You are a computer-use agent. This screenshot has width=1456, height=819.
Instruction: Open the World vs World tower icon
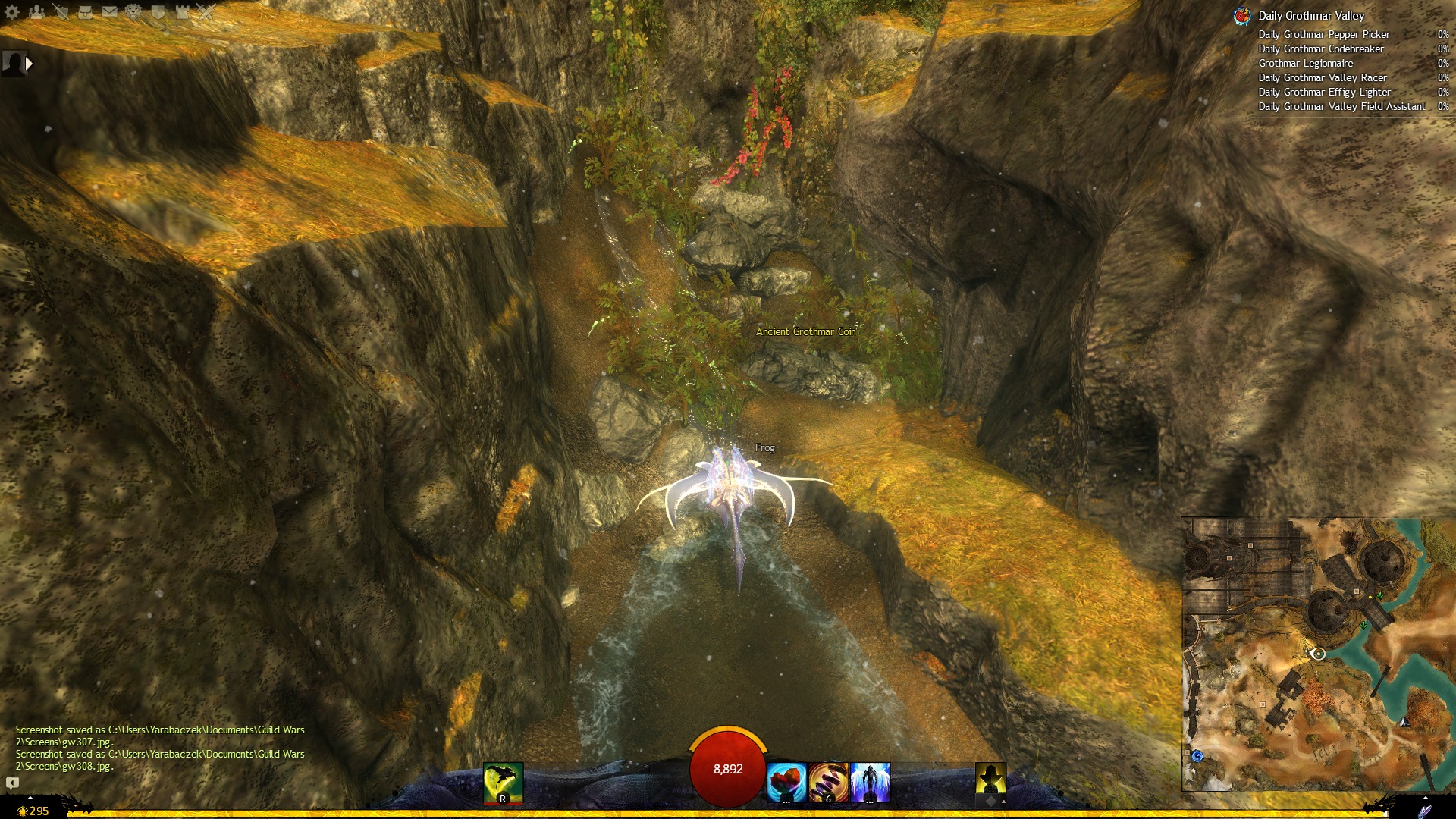point(182,11)
